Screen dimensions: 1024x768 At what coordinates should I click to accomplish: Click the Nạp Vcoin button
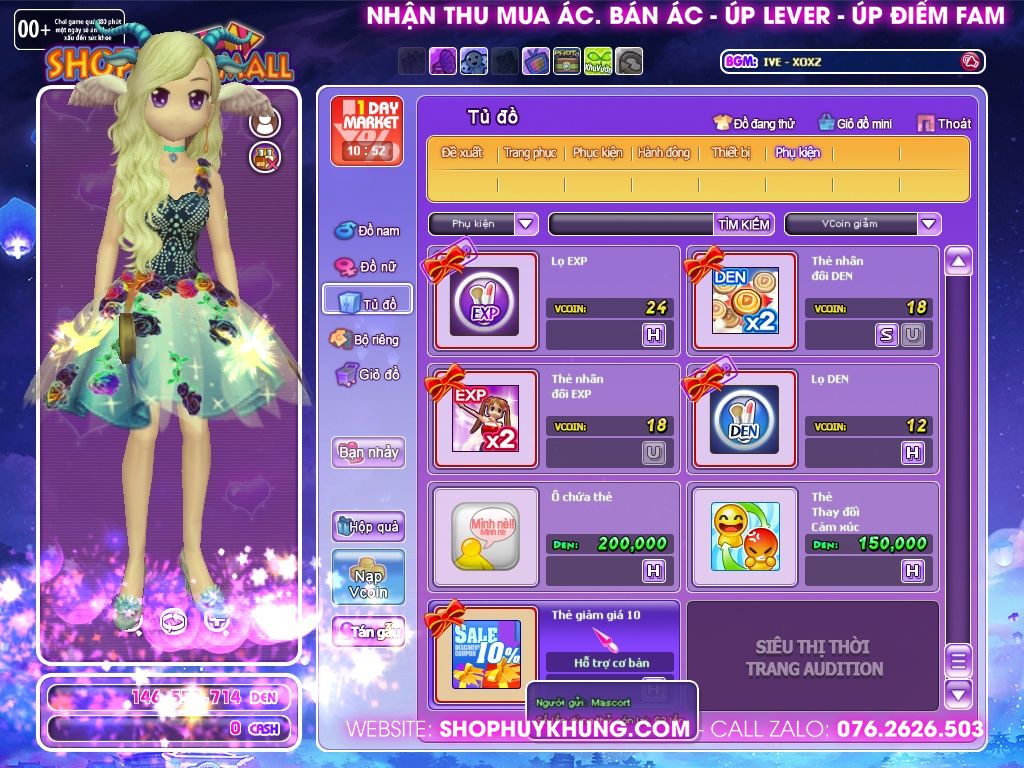[368, 577]
